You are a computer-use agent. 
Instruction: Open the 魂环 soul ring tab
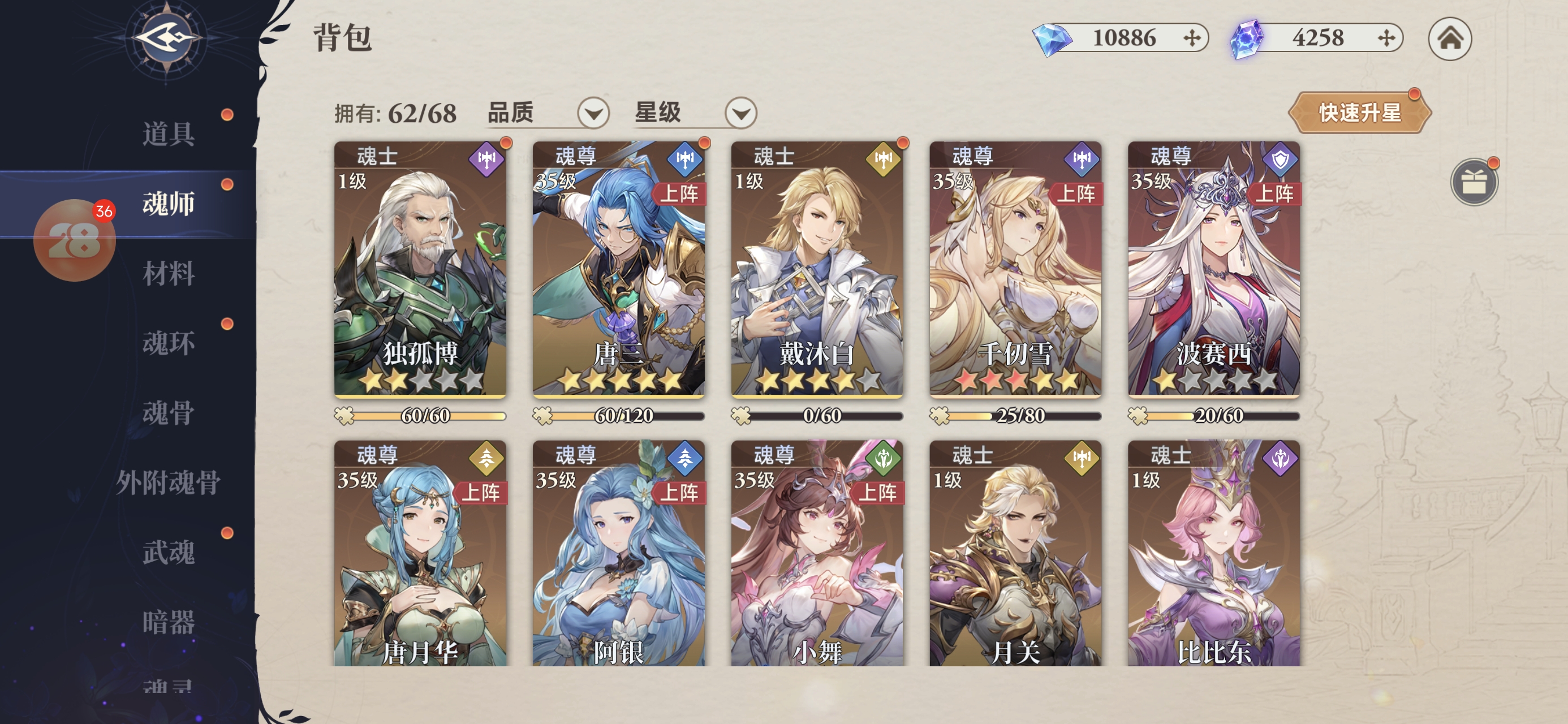pos(169,343)
